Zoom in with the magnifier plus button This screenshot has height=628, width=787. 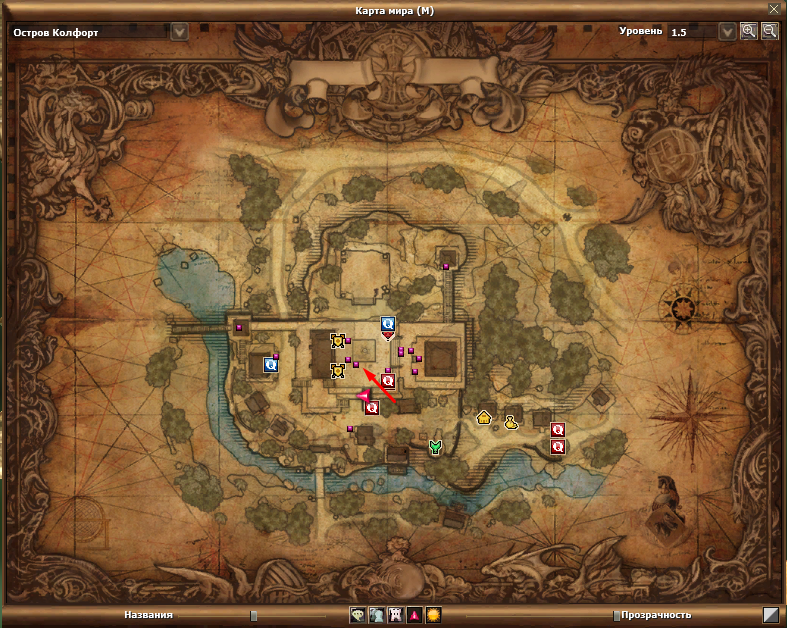tap(749, 31)
